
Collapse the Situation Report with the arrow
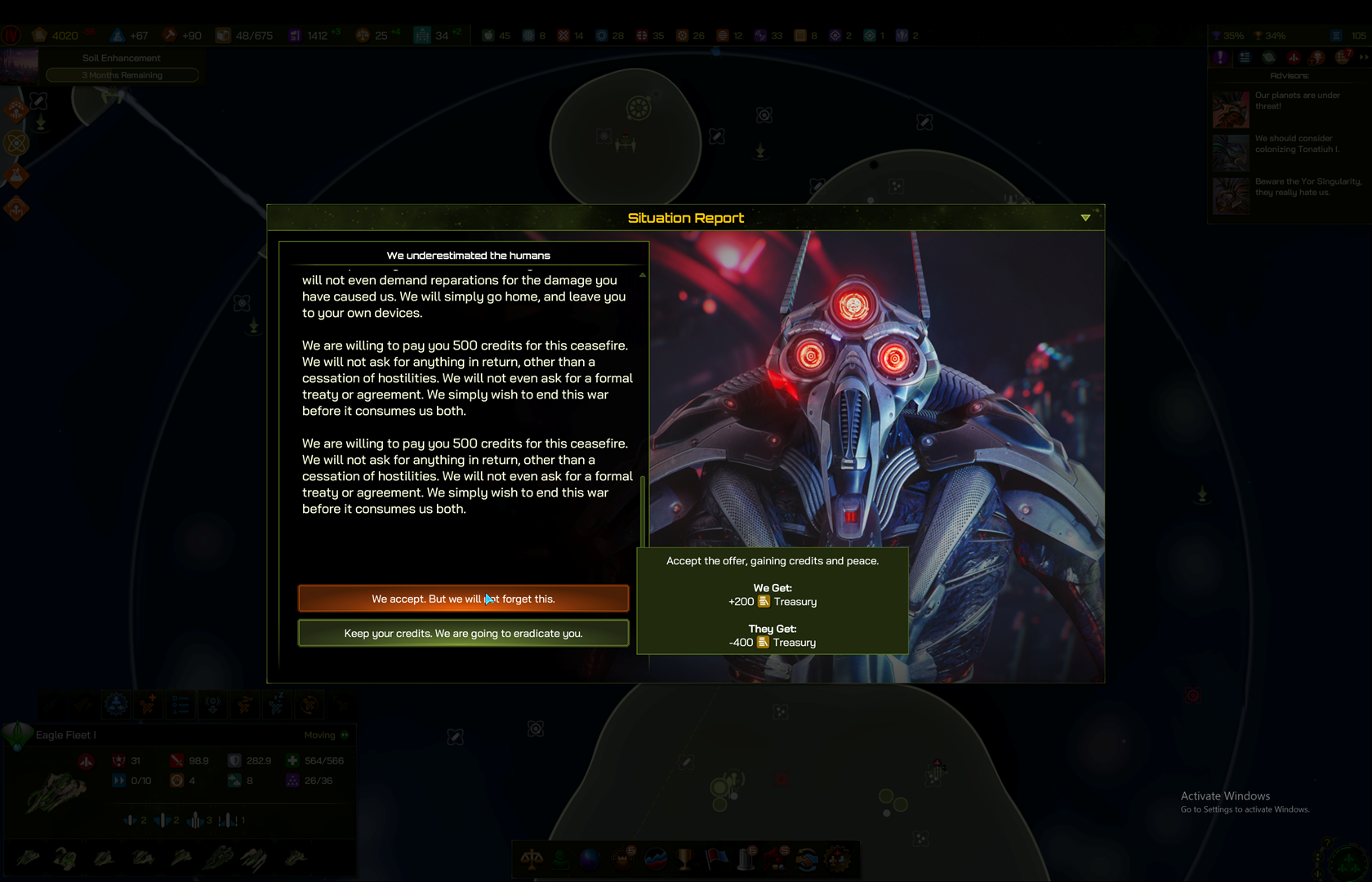(x=1085, y=218)
